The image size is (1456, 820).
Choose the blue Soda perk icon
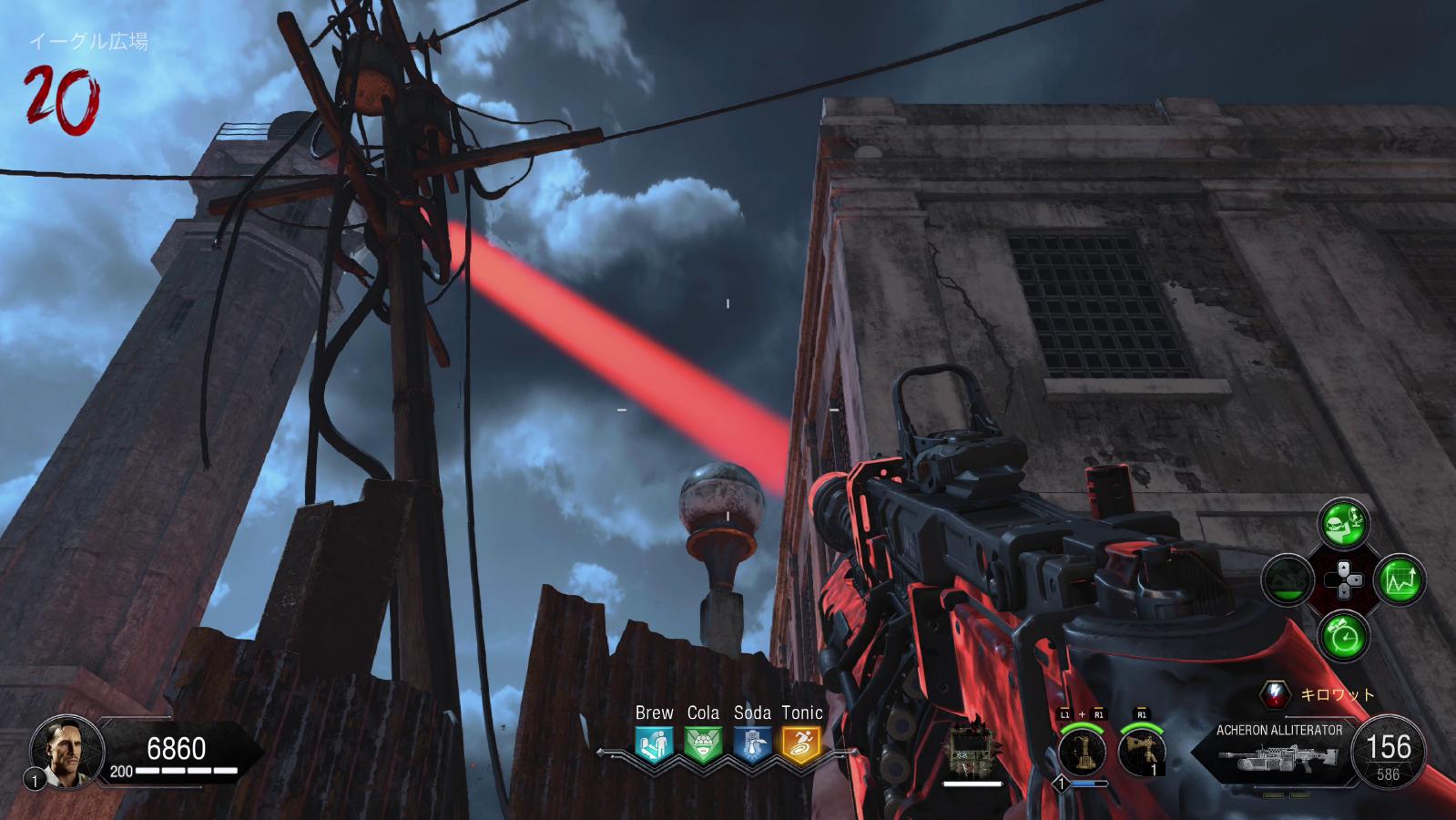(x=752, y=743)
